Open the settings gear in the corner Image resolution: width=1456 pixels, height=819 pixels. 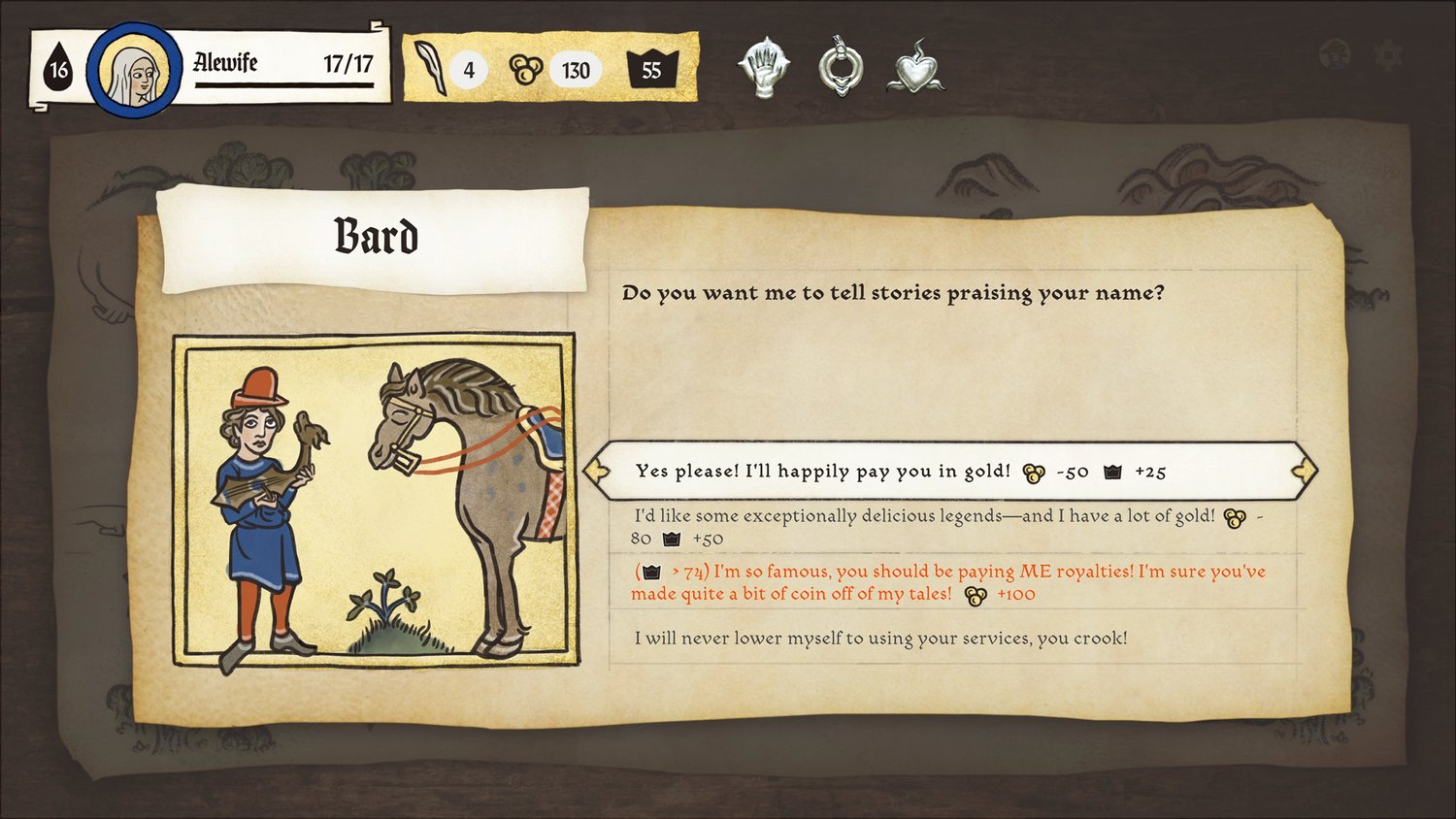[x=1390, y=57]
